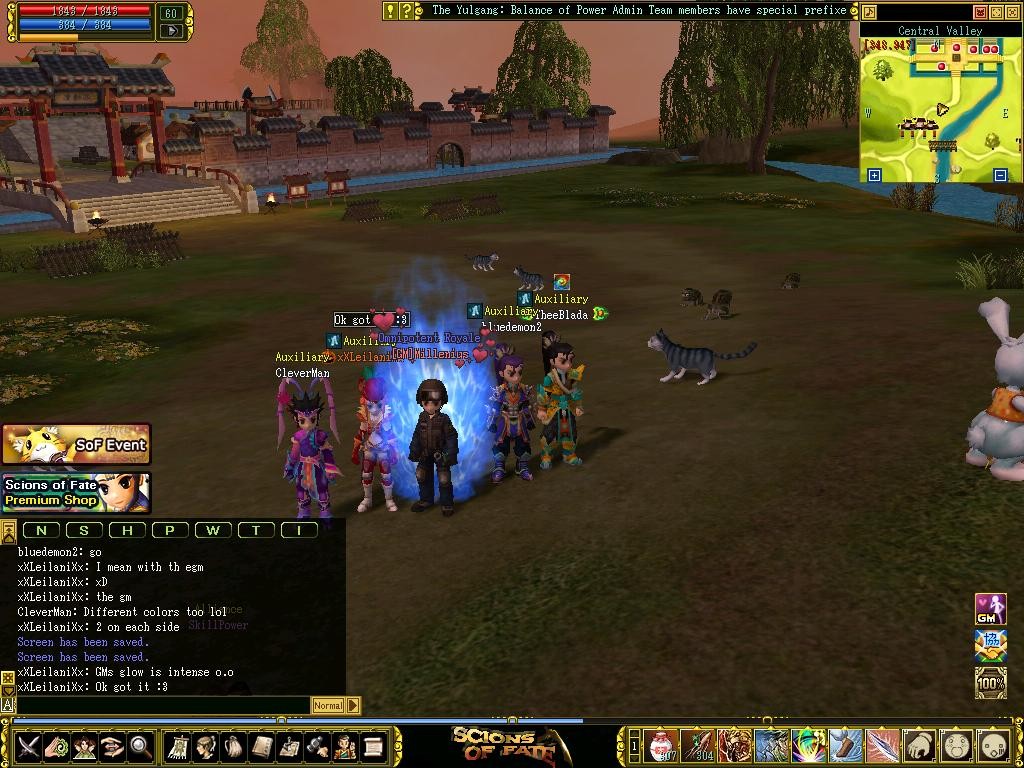1024x768 pixels.
Task: Switch to chat filter tab N
Action: [42, 530]
